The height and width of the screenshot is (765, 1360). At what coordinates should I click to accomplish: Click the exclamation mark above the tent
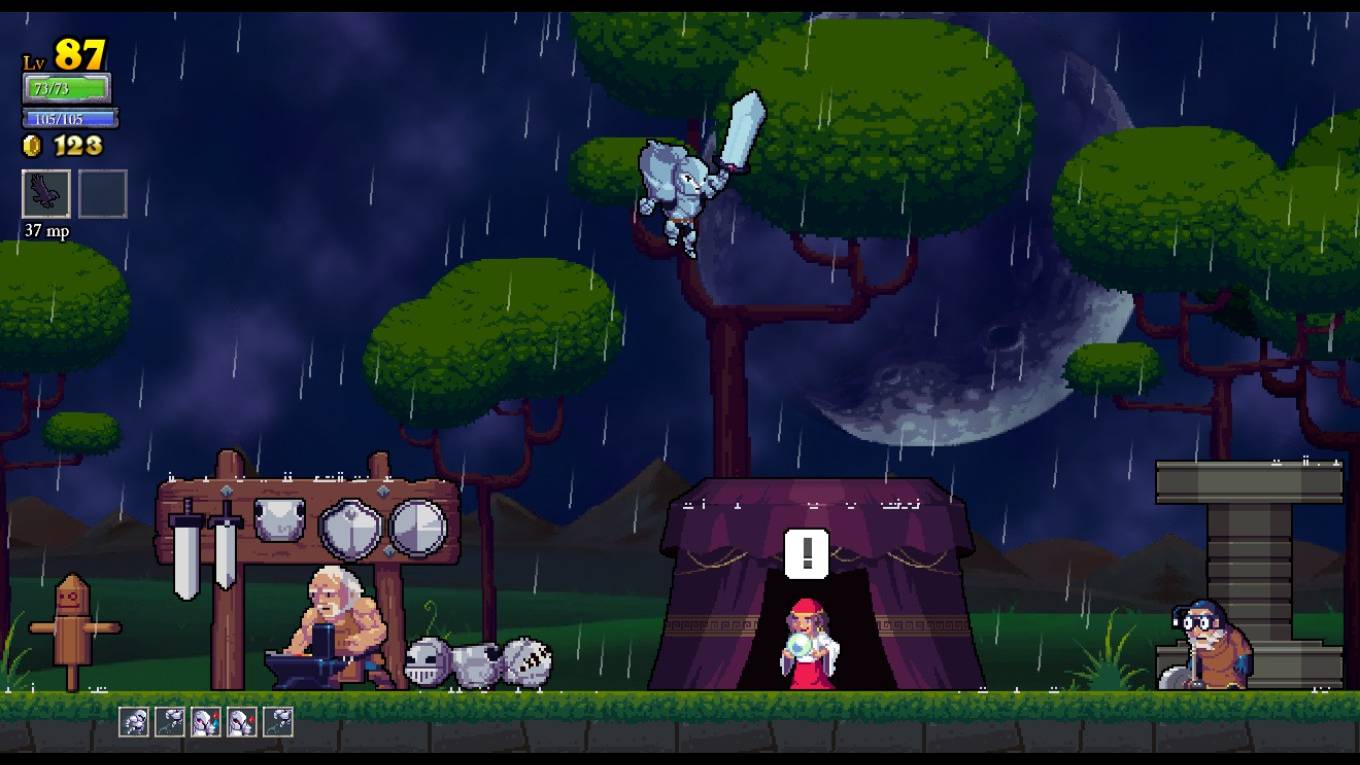pos(806,552)
